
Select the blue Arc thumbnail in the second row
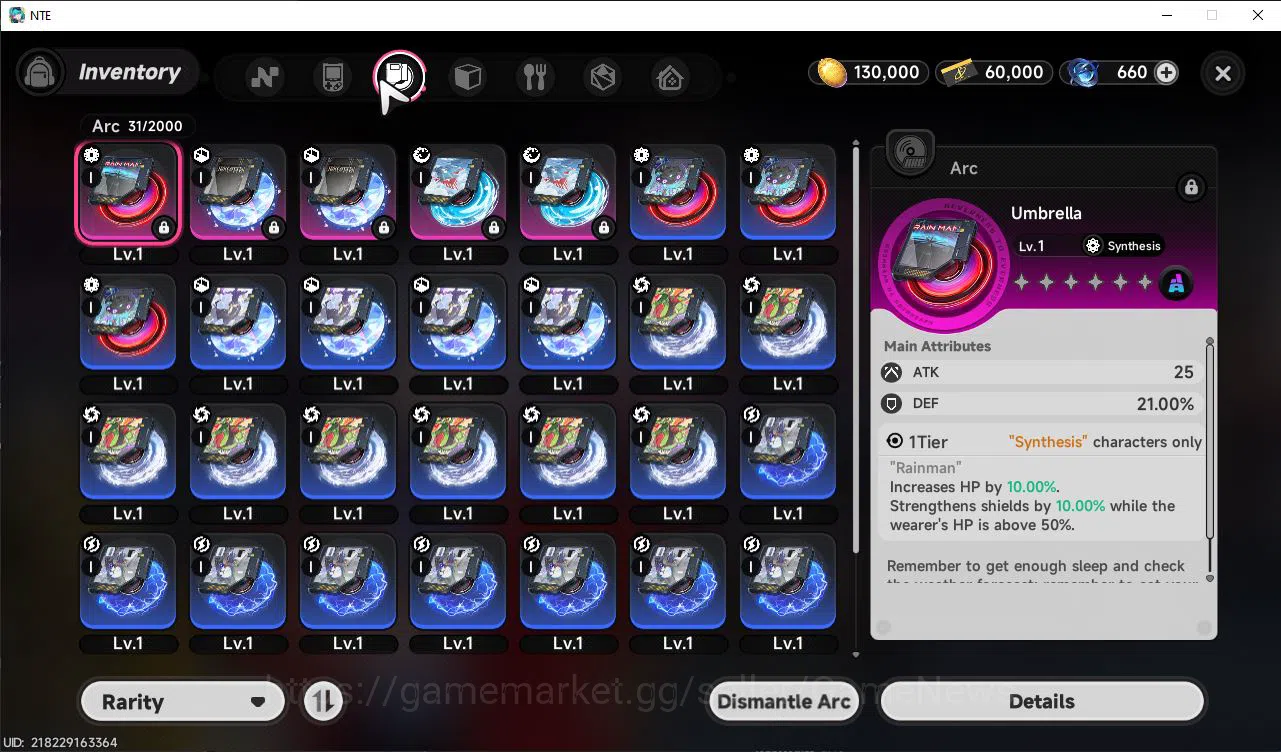pyautogui.click(x=238, y=322)
